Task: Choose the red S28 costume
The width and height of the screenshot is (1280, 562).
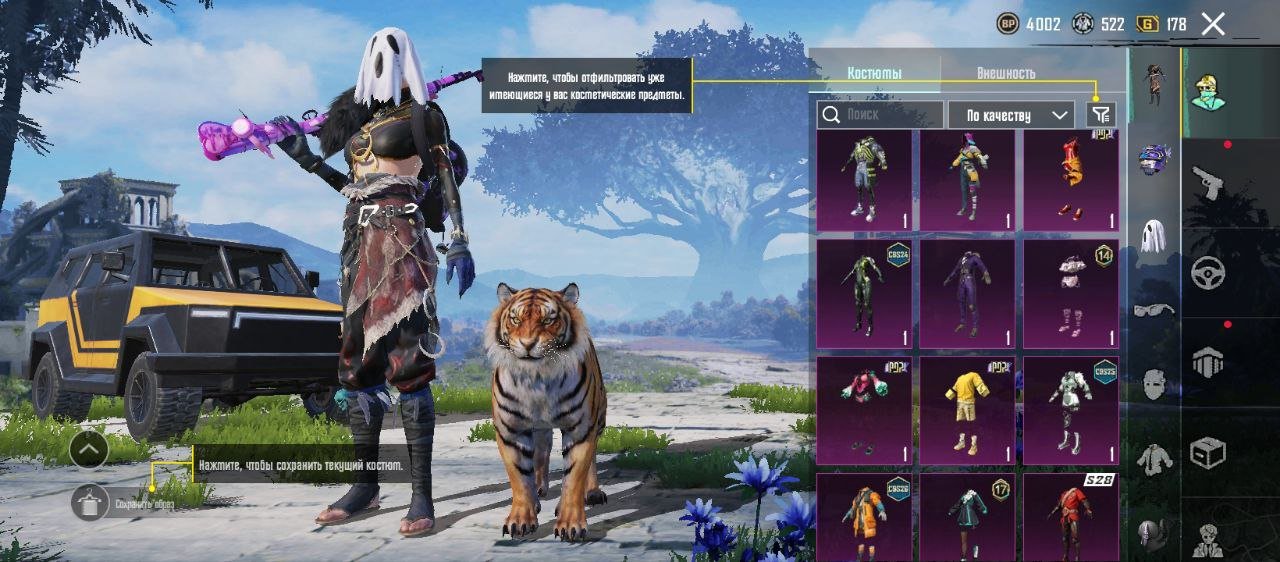Action: pyautogui.click(x=1070, y=517)
